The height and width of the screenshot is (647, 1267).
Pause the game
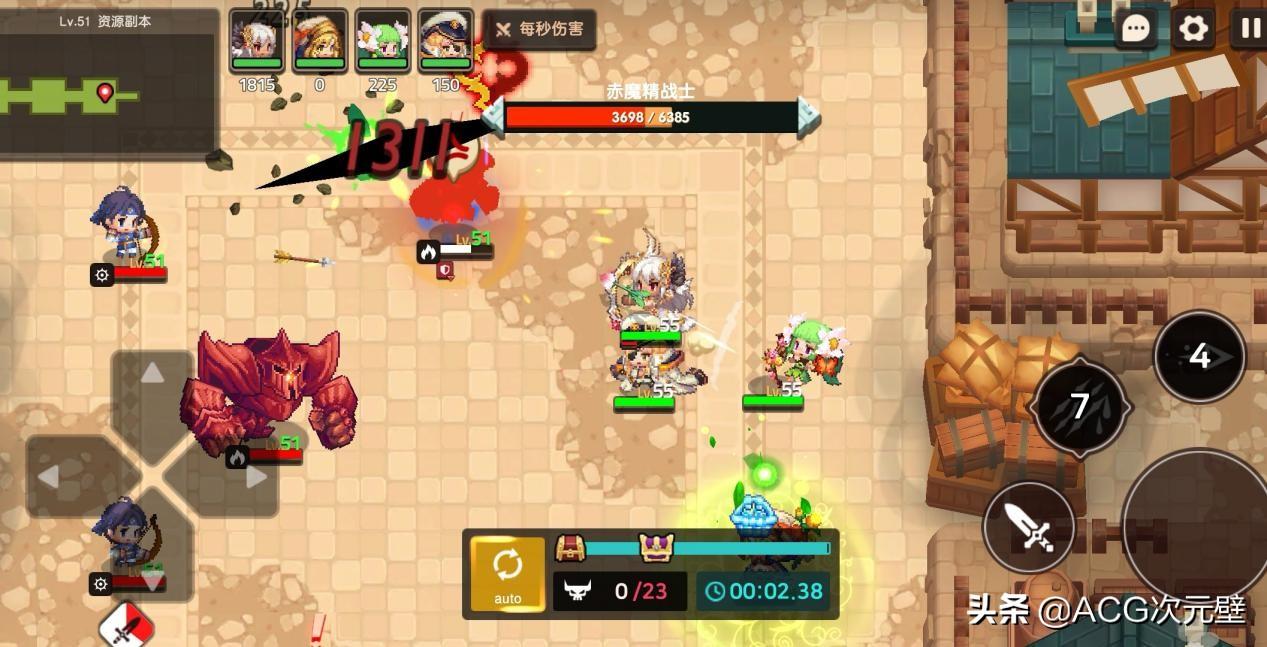(1250, 28)
